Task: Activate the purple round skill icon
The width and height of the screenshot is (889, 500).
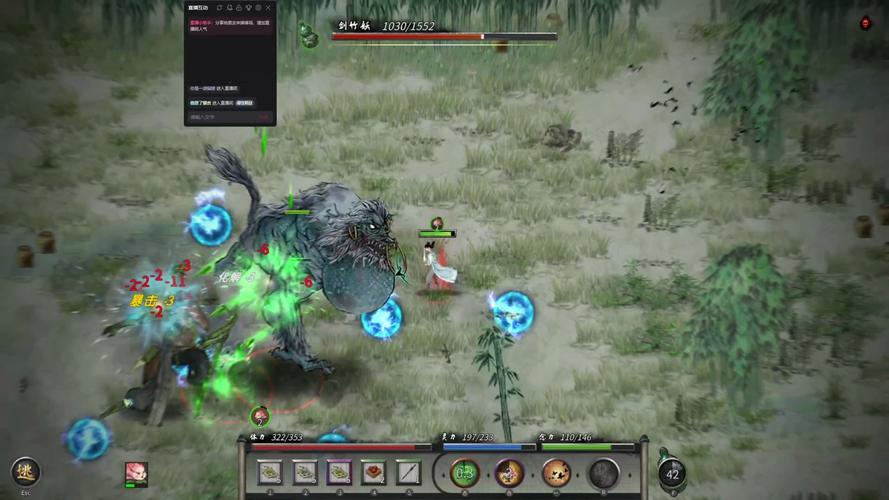Action: 510,473
